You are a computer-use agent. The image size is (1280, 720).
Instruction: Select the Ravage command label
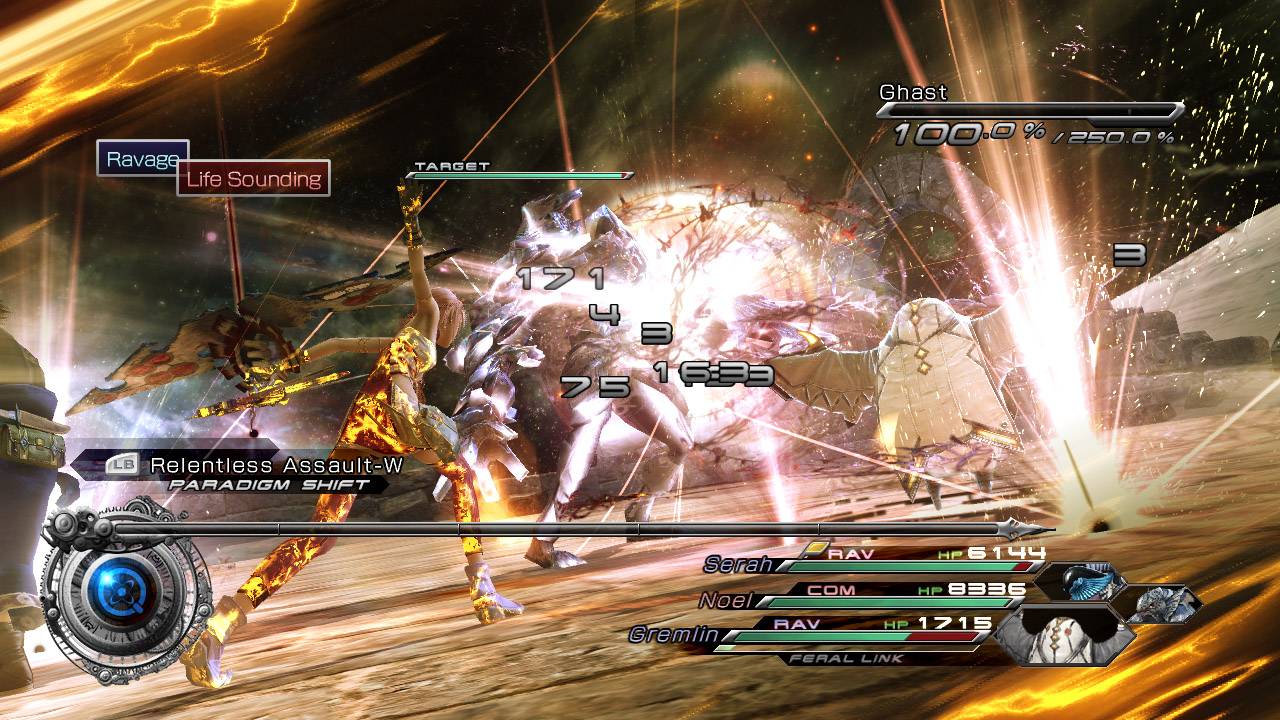140,158
